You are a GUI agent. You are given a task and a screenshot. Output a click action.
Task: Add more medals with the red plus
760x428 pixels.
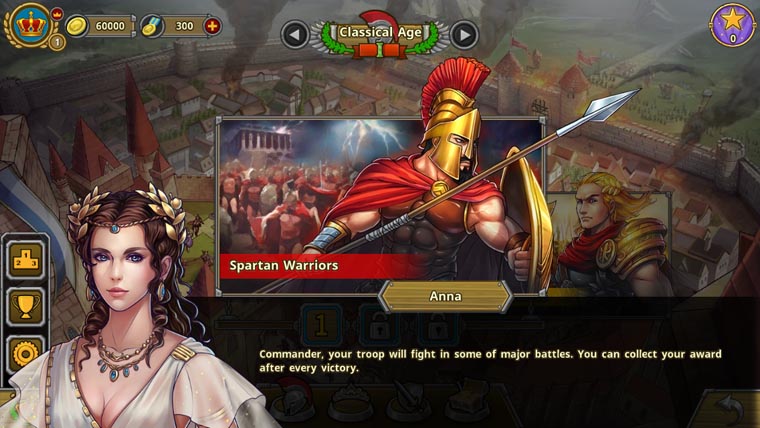pyautogui.click(x=212, y=26)
